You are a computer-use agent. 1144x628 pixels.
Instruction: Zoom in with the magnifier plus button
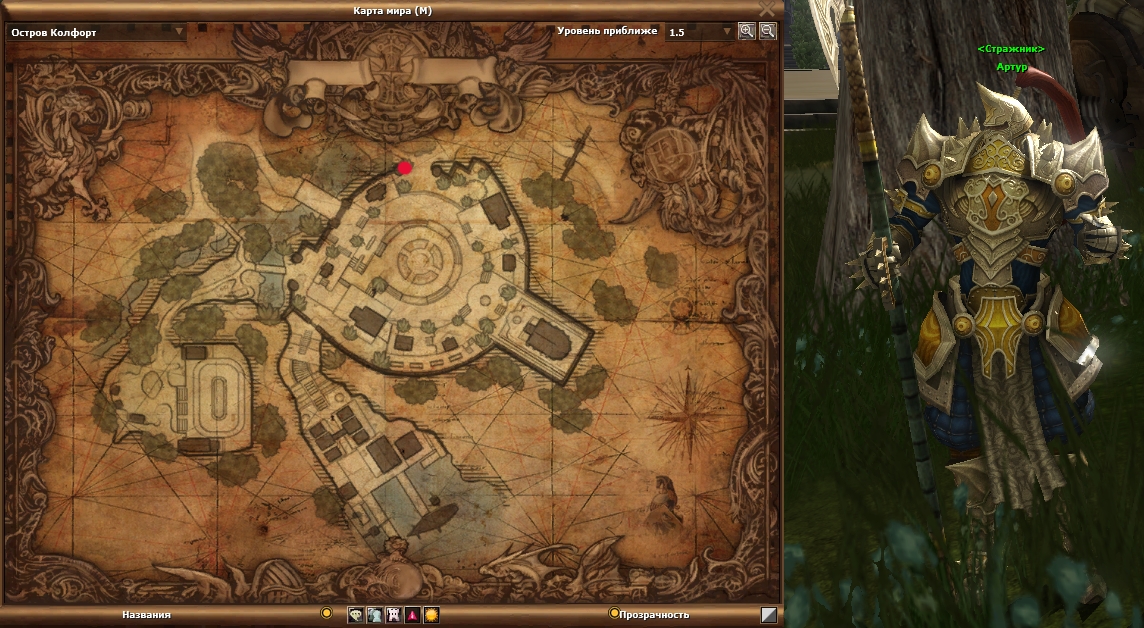pyautogui.click(x=747, y=31)
